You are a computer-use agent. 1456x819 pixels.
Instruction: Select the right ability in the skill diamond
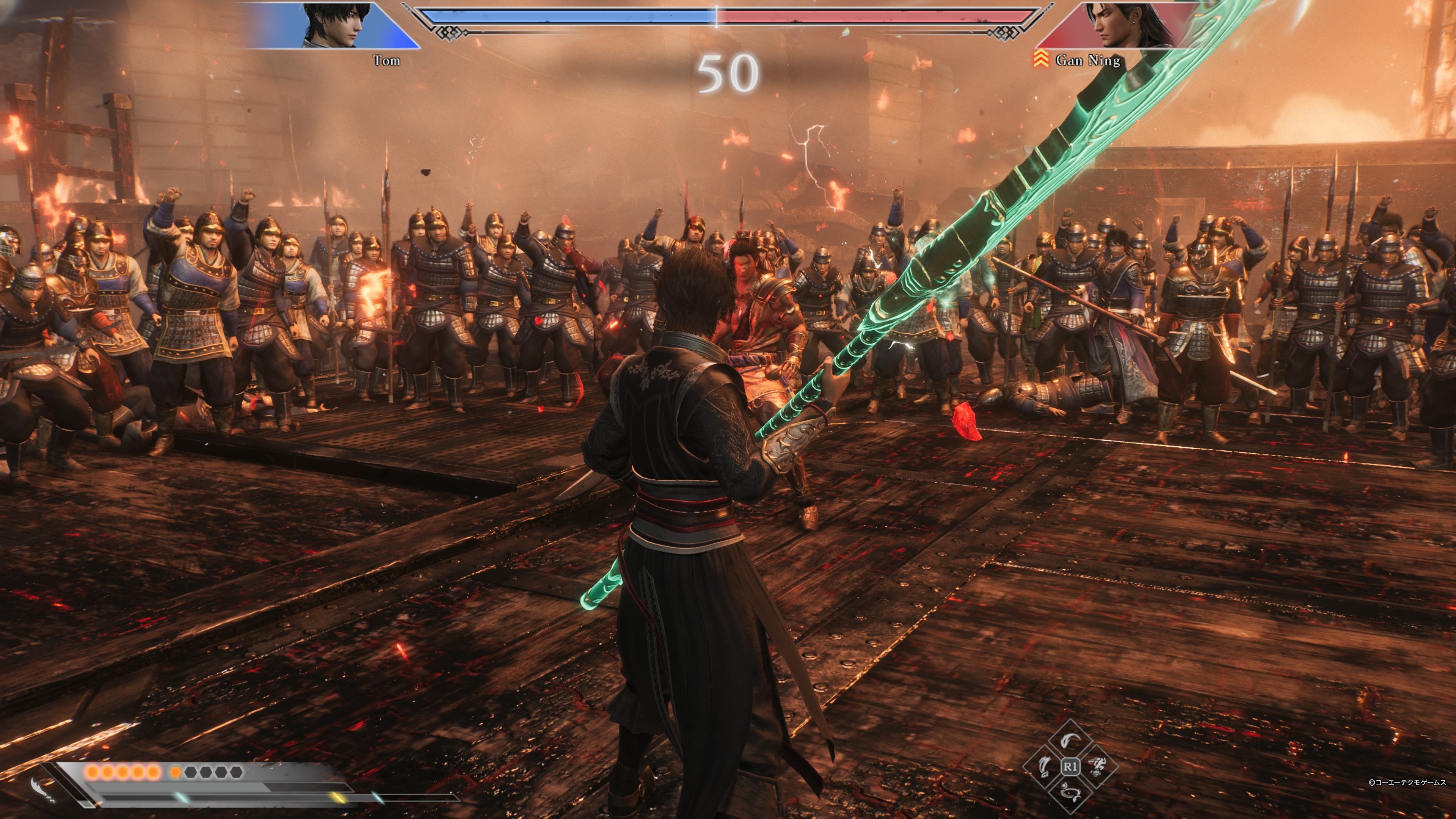coord(1096,767)
